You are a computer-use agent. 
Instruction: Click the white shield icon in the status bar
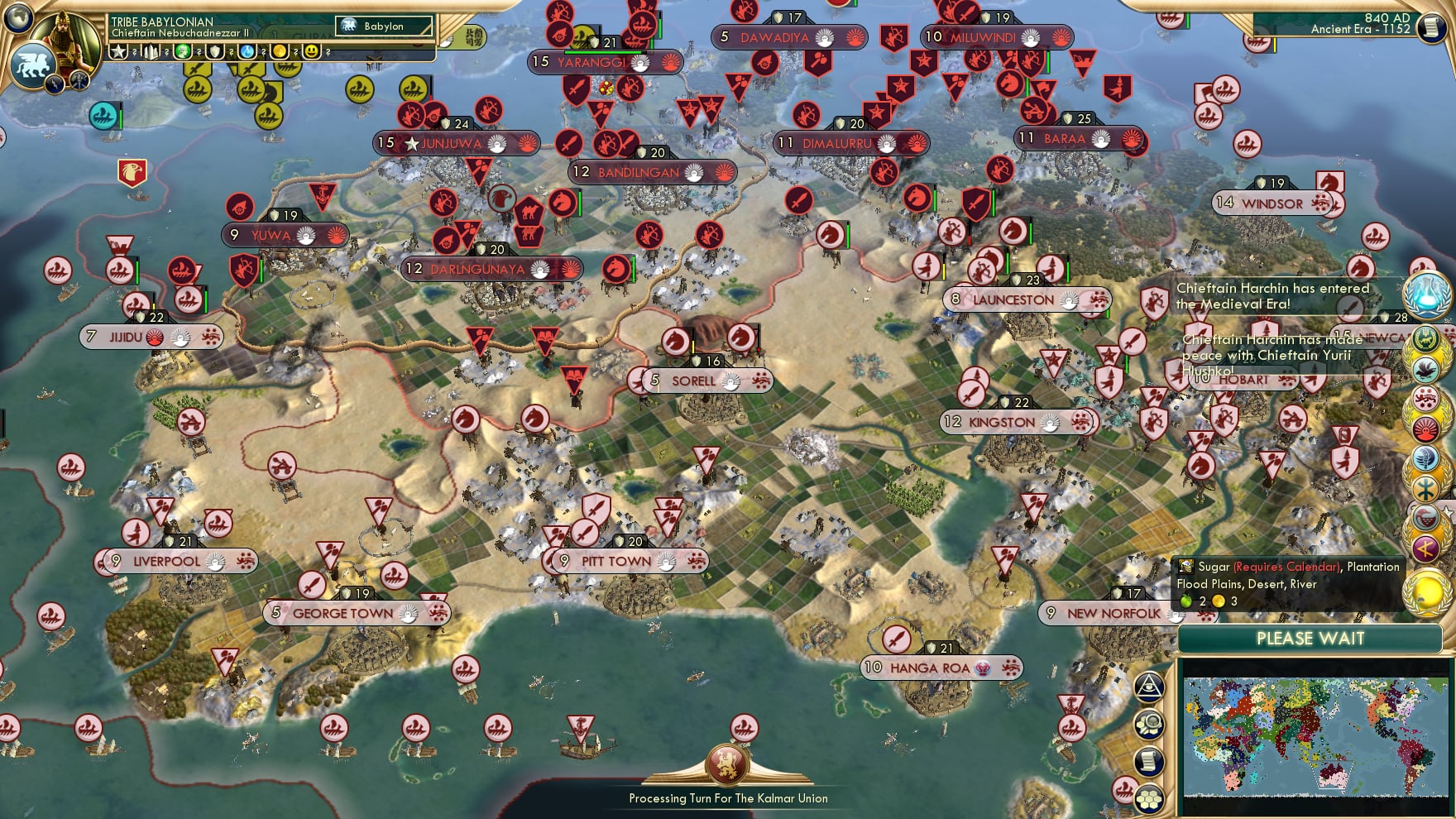coord(216,52)
